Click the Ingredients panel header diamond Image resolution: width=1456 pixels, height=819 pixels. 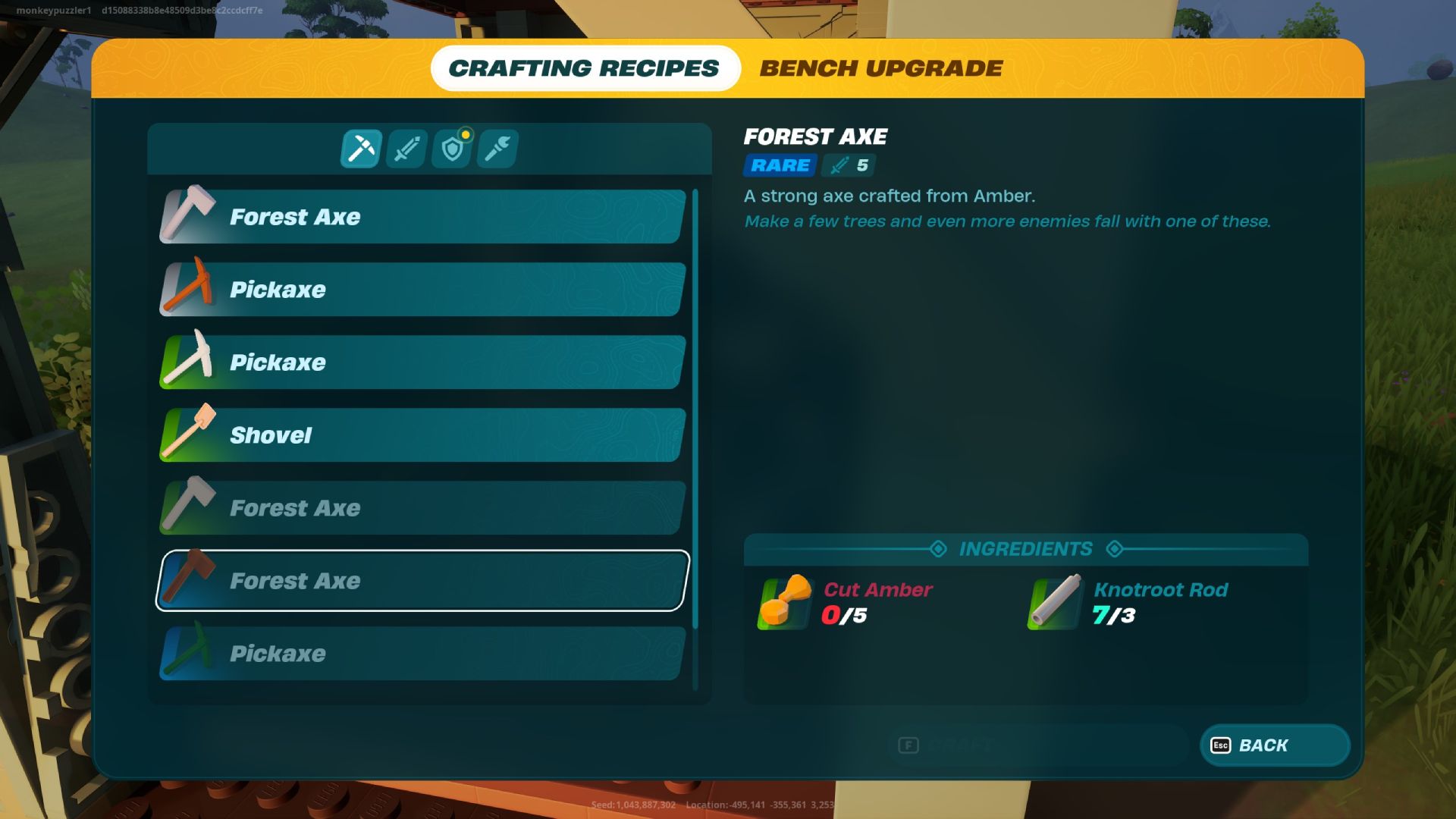(x=939, y=548)
